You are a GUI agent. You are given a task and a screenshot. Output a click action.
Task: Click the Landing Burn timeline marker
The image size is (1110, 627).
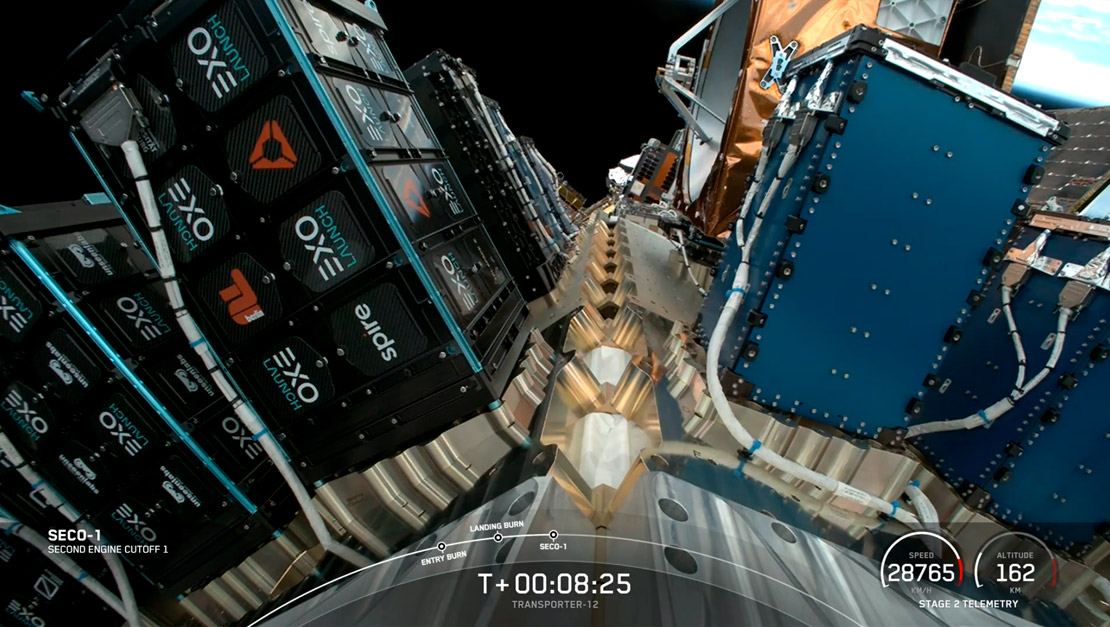[x=498, y=537]
